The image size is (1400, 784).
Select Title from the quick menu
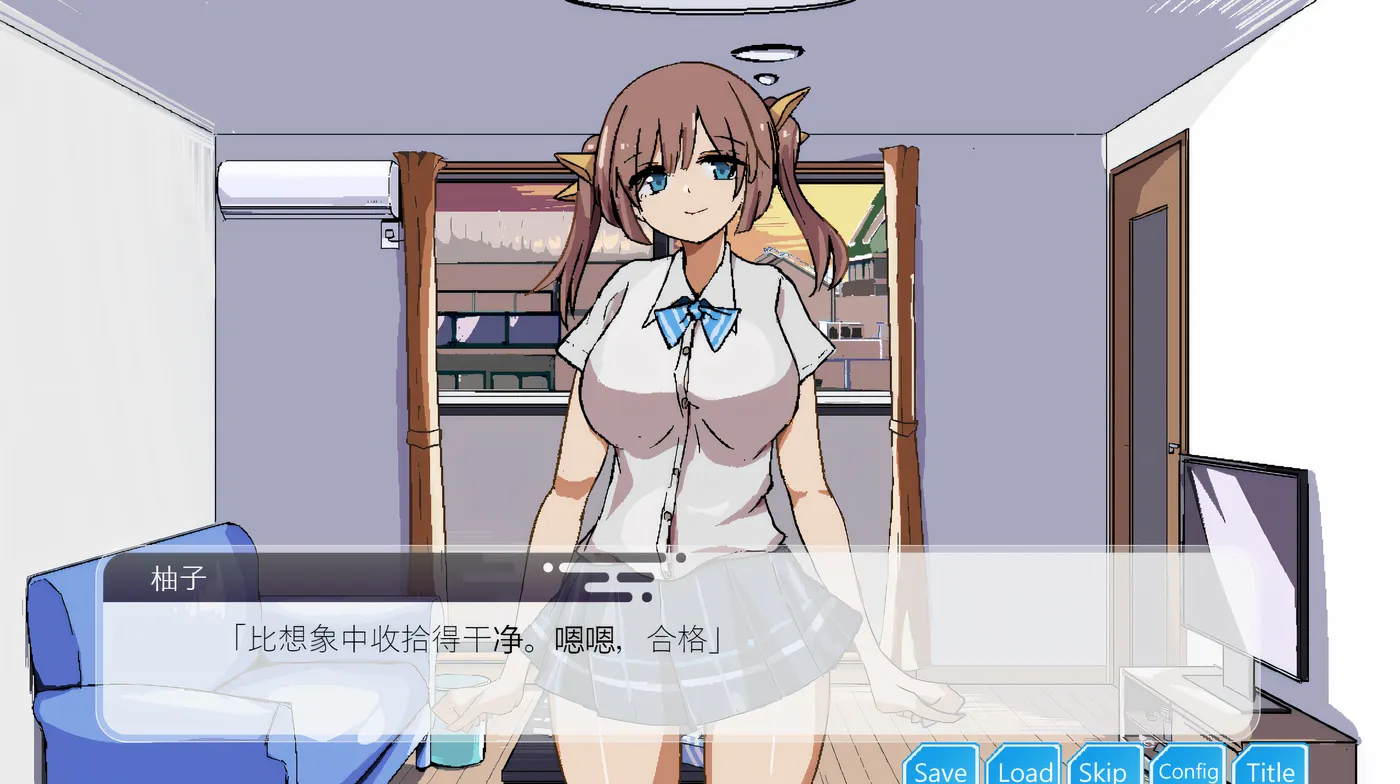point(1270,770)
